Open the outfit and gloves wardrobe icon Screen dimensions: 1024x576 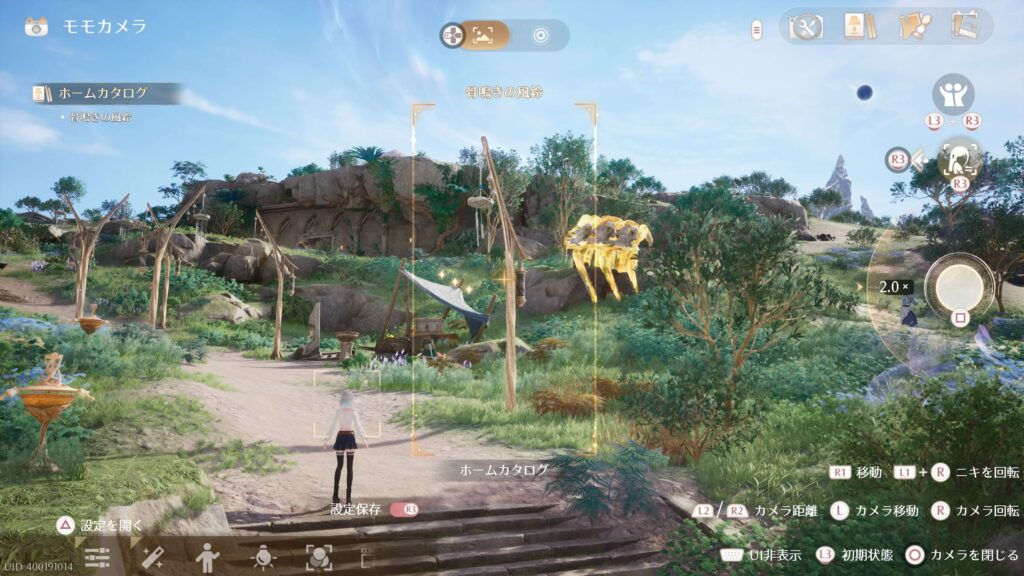(x=913, y=26)
